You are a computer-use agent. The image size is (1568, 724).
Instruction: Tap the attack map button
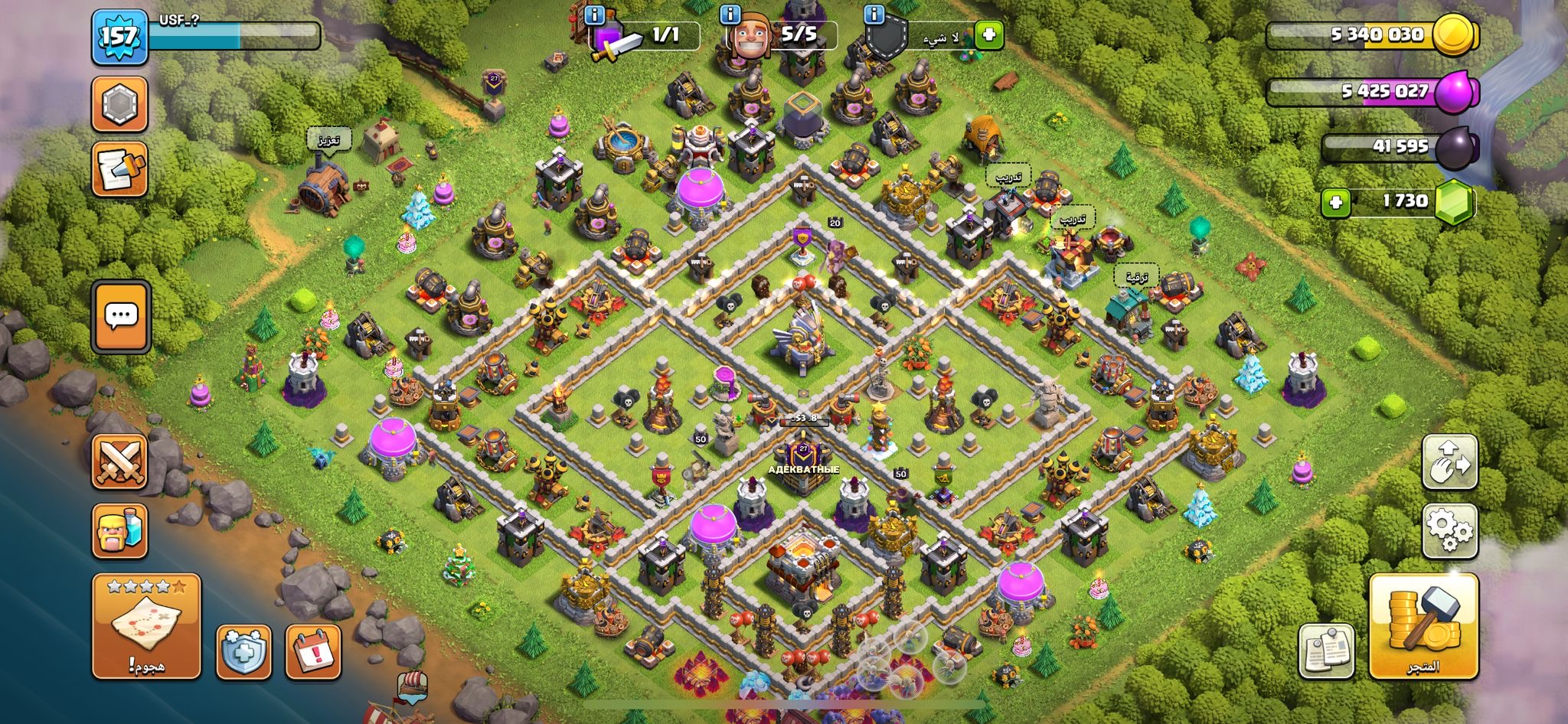coord(146,625)
